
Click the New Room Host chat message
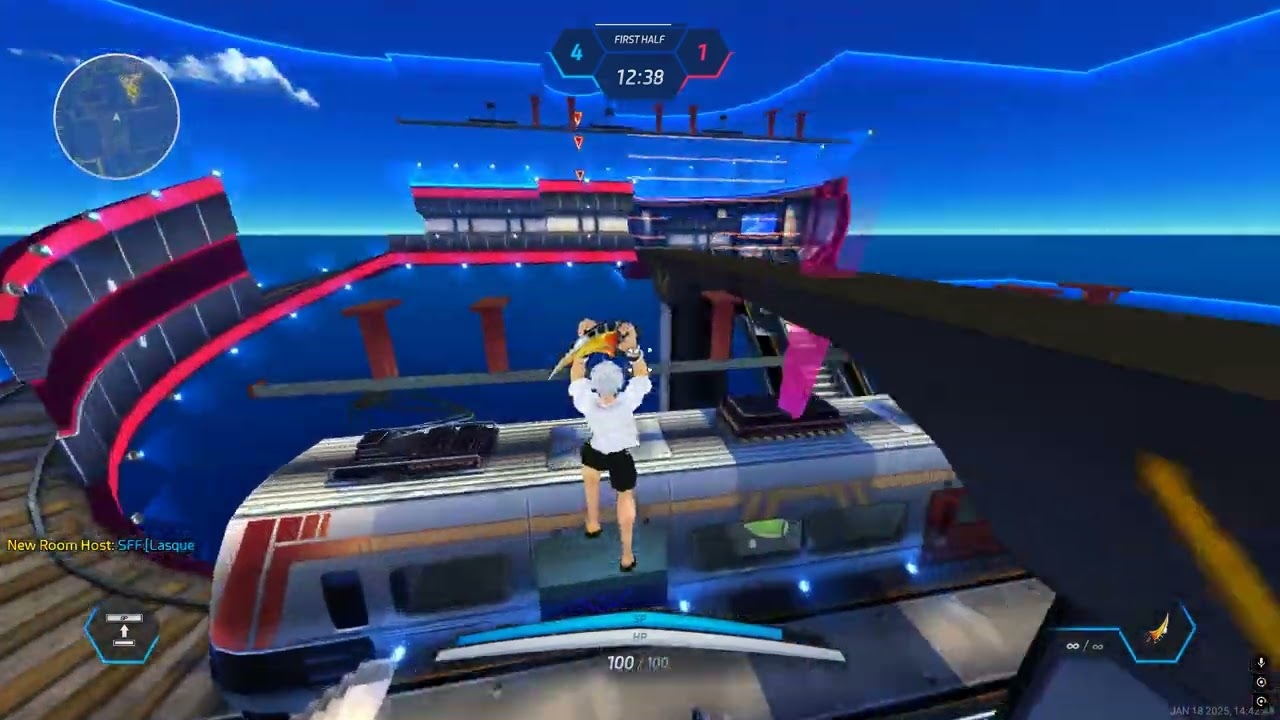[x=101, y=545]
